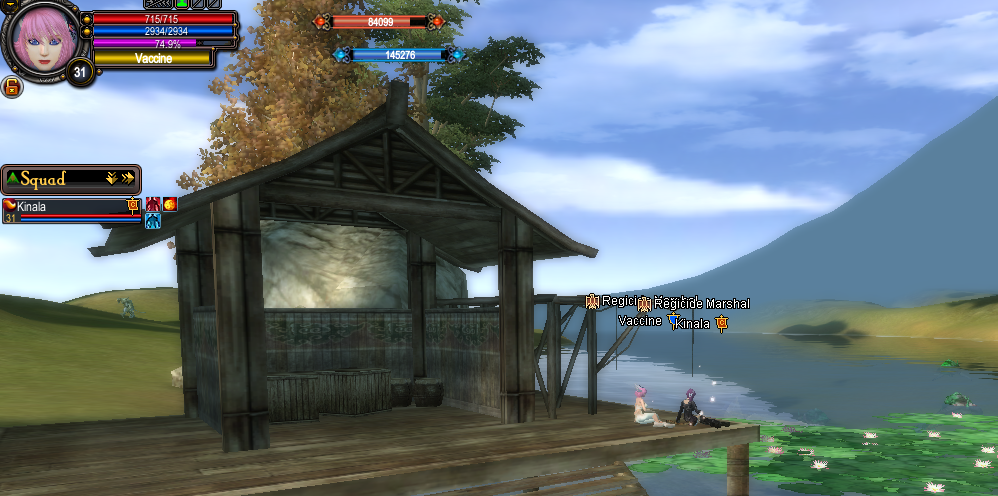The width and height of the screenshot is (998, 496).
Task: Click the orange padlock icon below the portrait
Action: tap(12, 87)
